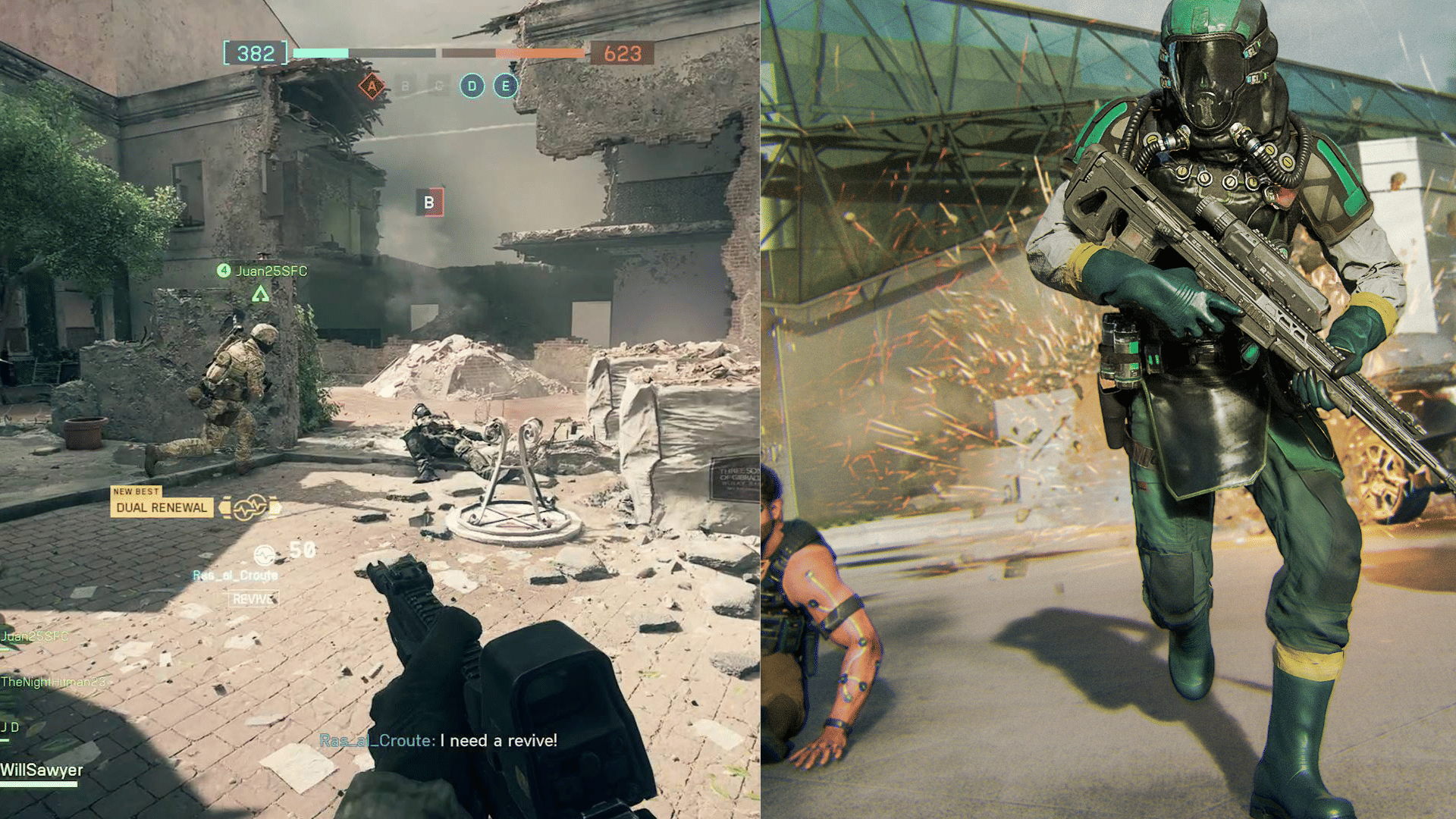Screen dimensions: 1456x819
Task: Select Juan25SFC in the squad list
Action: [35, 636]
